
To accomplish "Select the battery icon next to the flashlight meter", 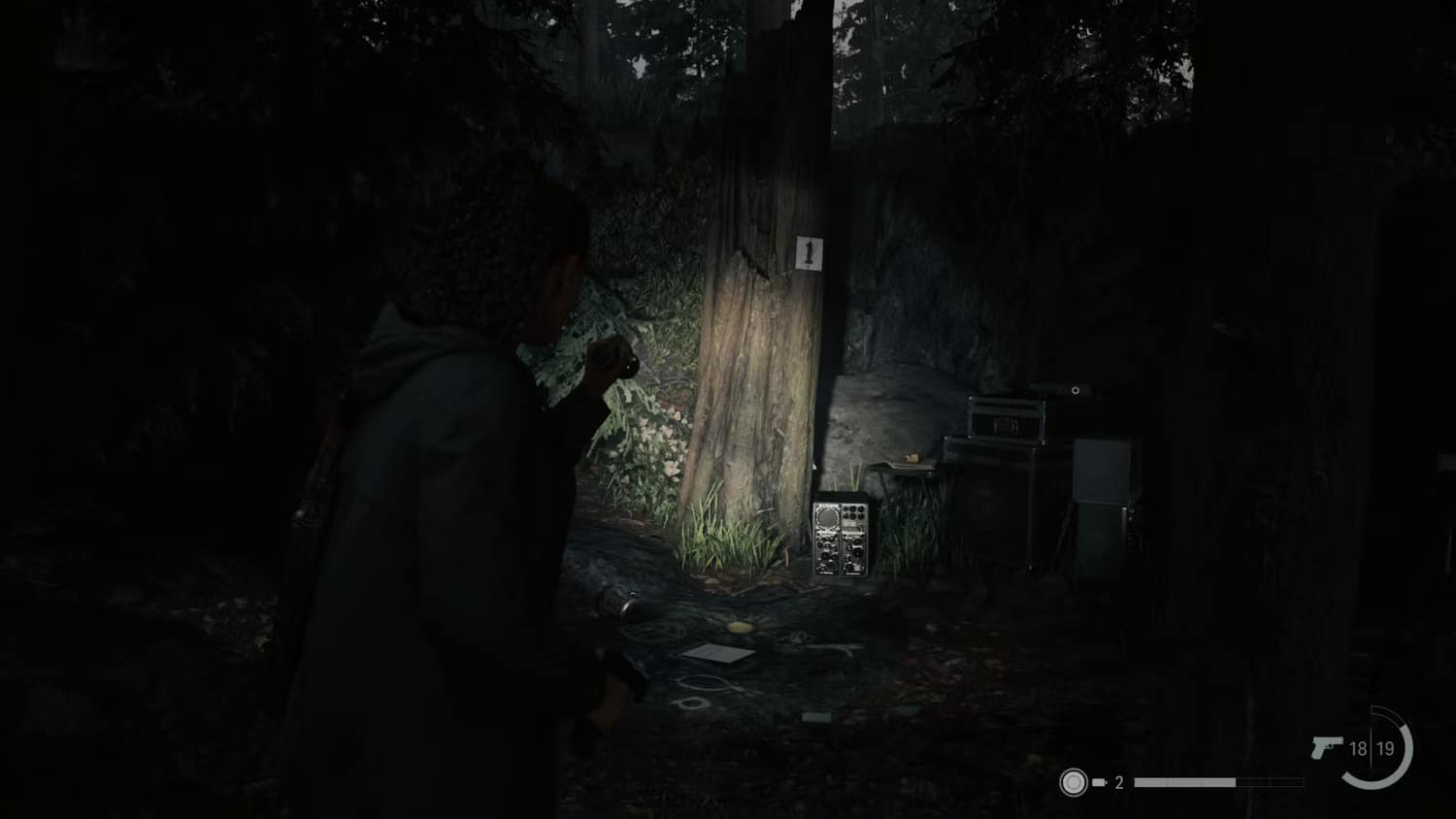I will tap(1100, 782).
